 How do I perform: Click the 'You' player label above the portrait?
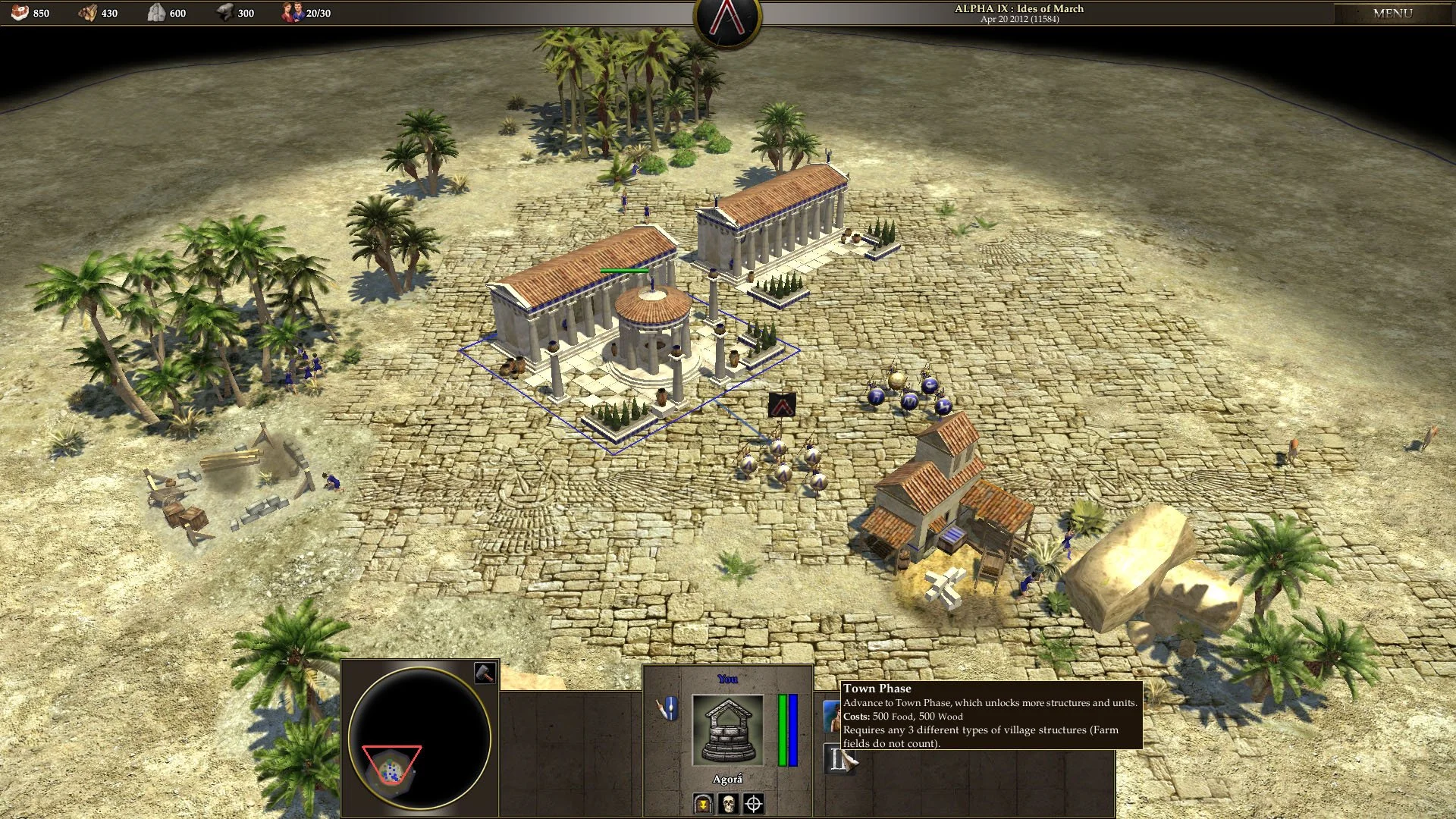(727, 679)
